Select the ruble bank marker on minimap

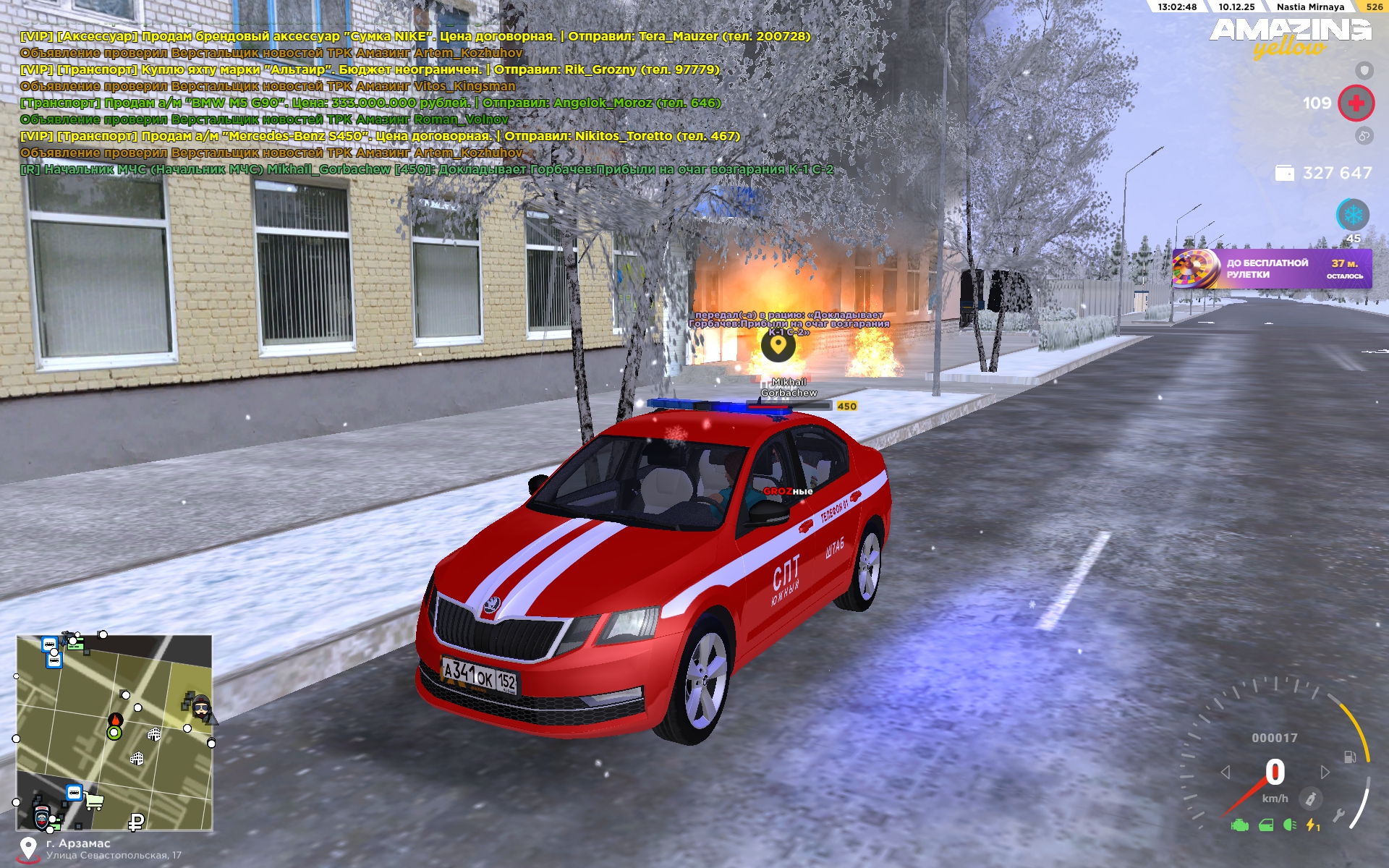pyautogui.click(x=136, y=821)
